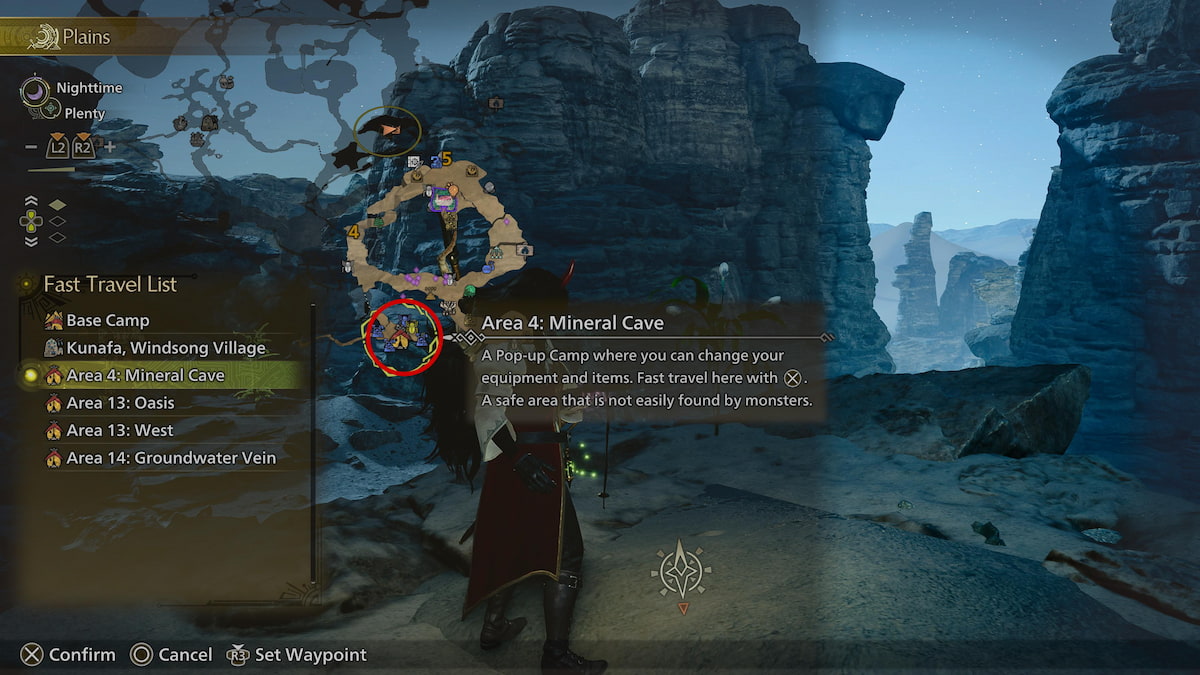This screenshot has width=1200, height=675.
Task: Choose Area 13: West camp
Action: [119, 431]
